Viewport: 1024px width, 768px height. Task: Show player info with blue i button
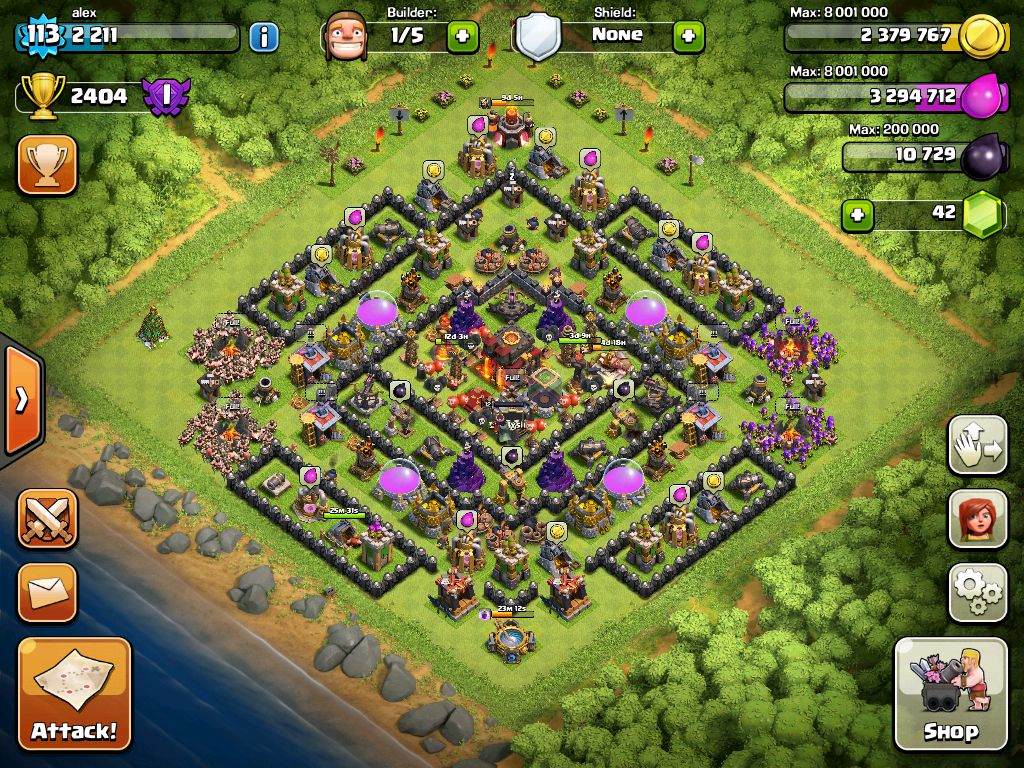(x=263, y=38)
